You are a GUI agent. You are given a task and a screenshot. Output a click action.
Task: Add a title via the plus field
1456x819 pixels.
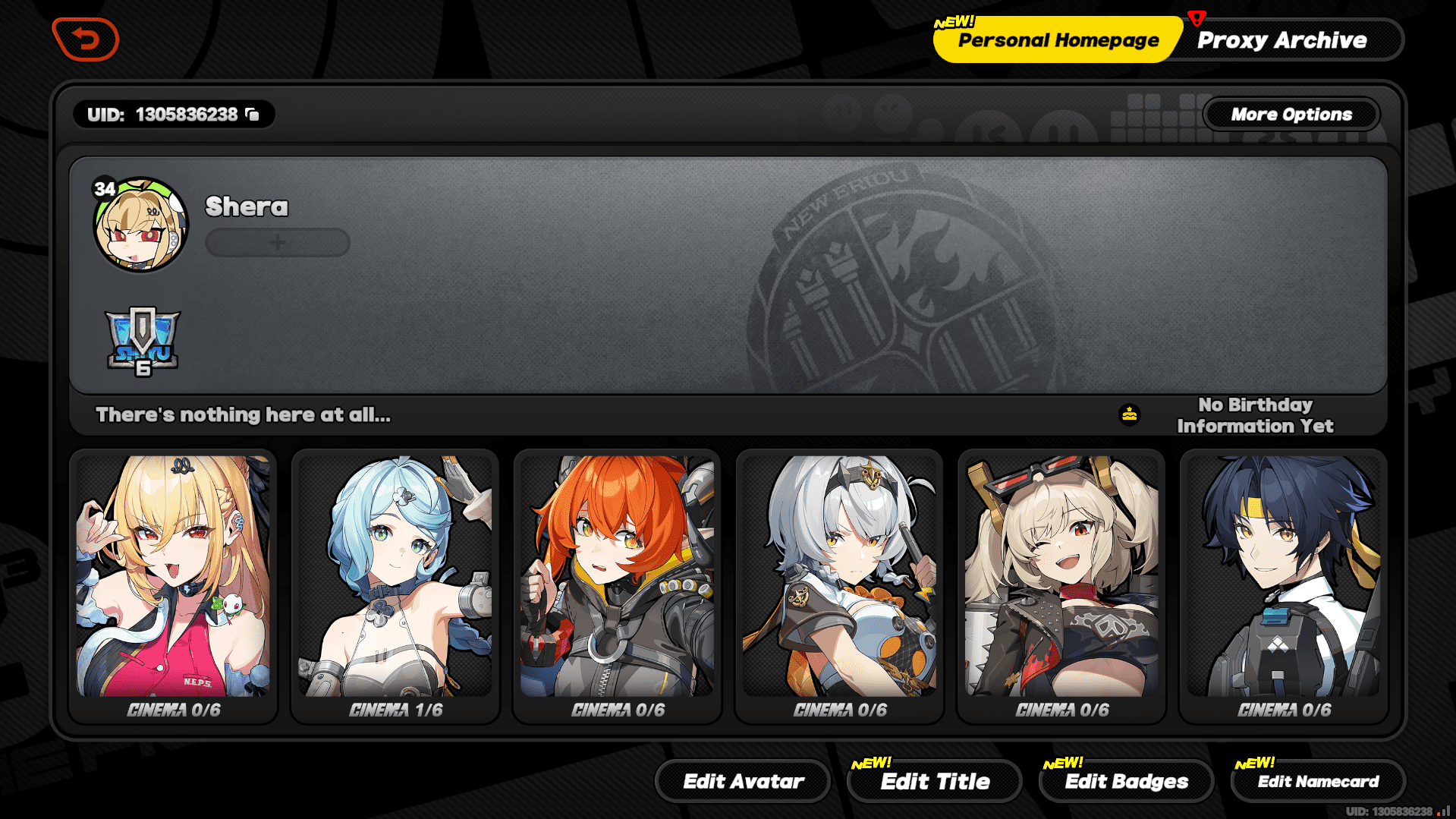pos(277,242)
